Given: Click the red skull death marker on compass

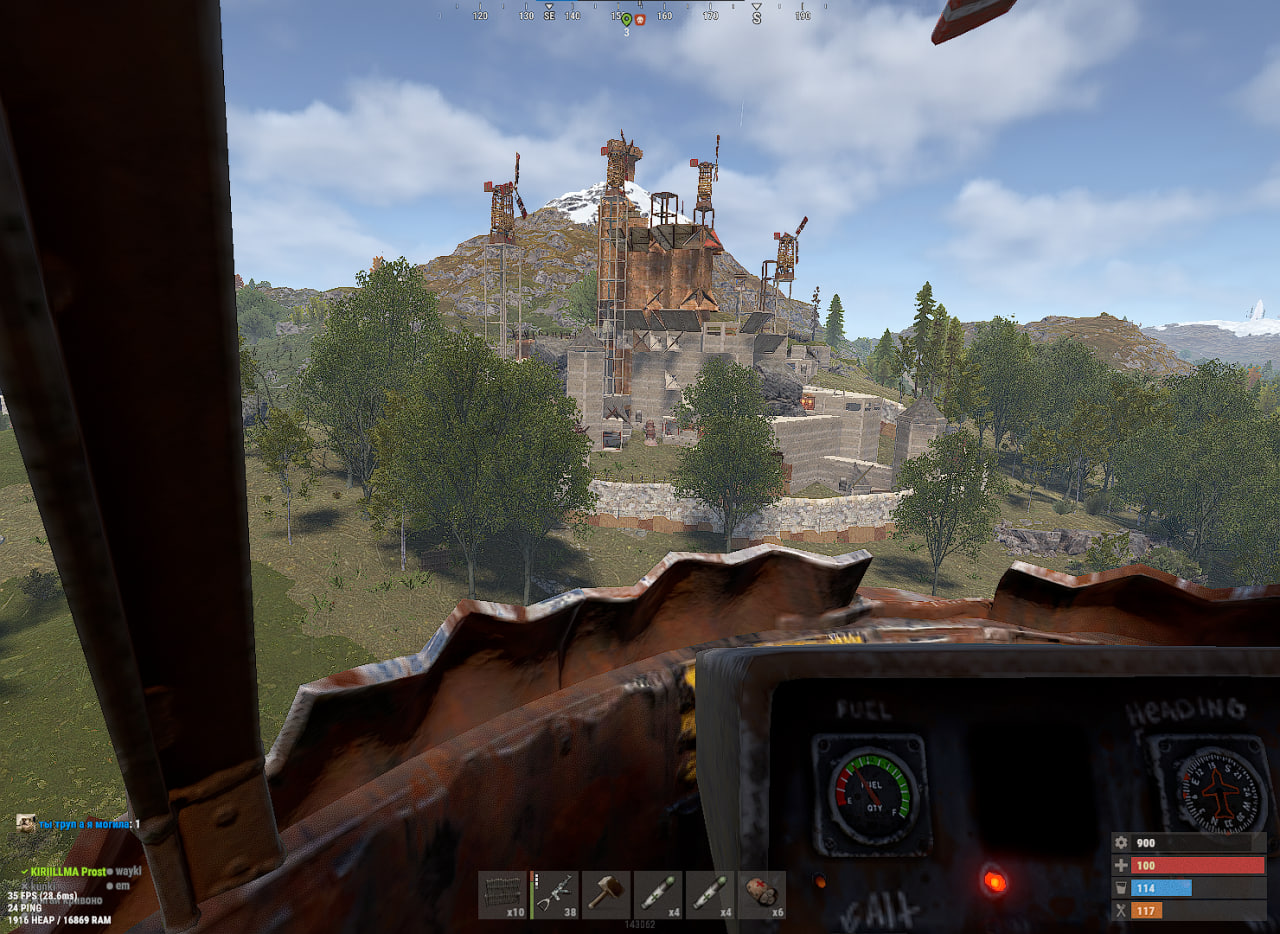Looking at the screenshot, I should click(x=640, y=19).
